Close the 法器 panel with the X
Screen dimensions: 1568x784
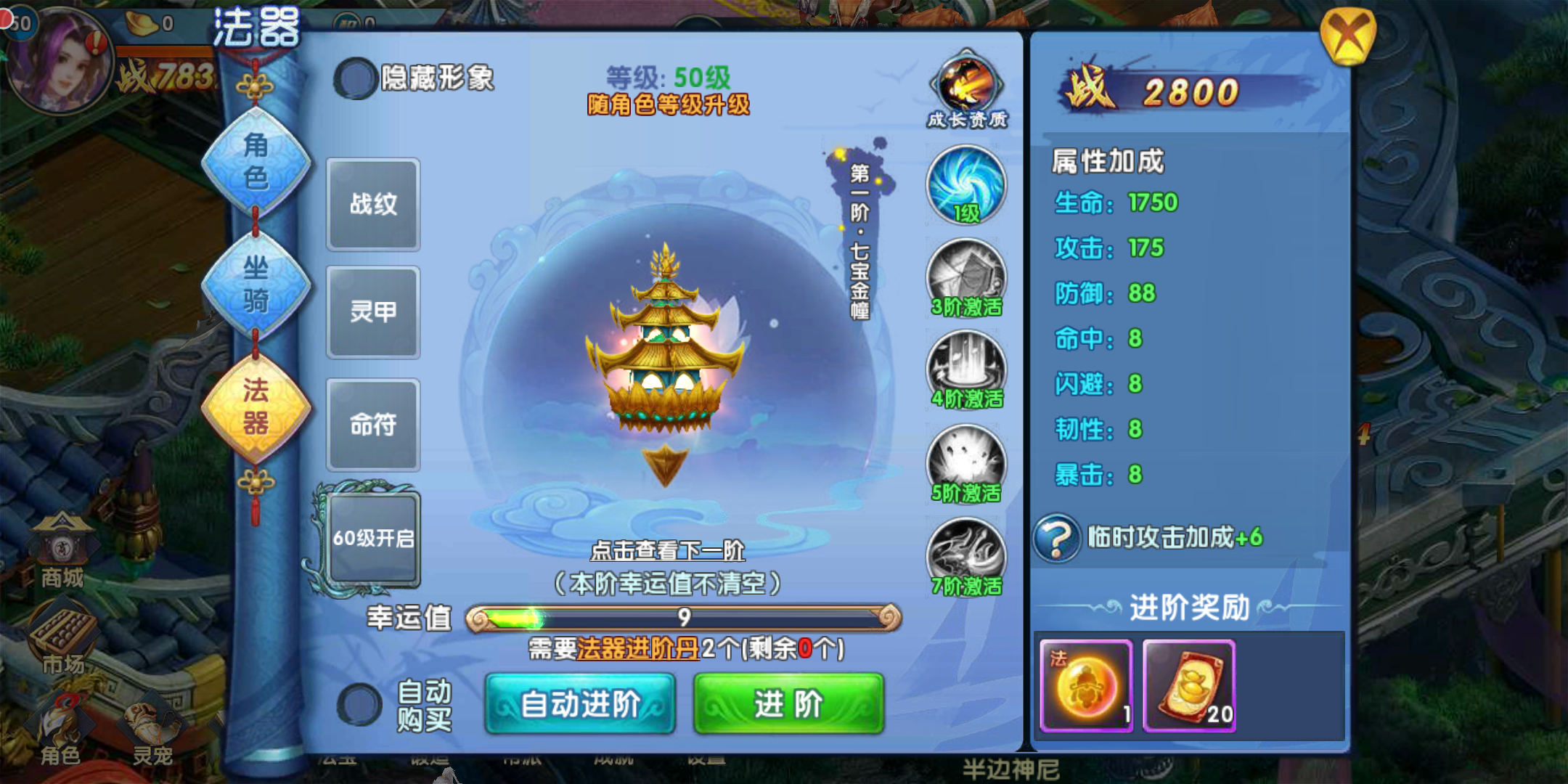pyautogui.click(x=1347, y=36)
